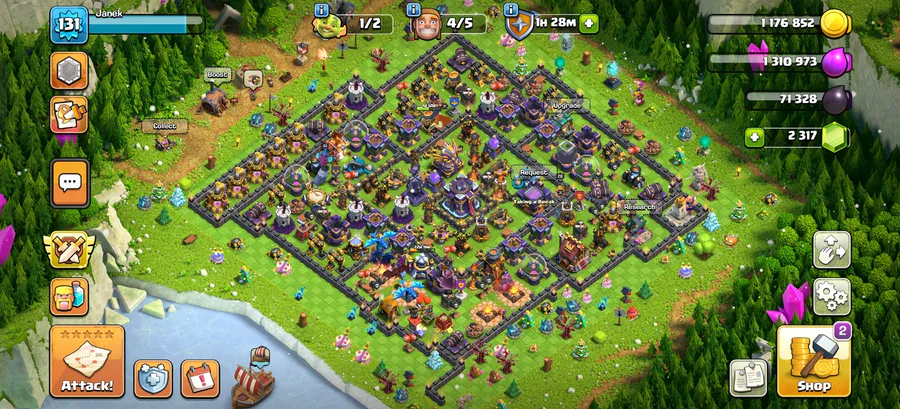This screenshot has width=900, height=409.
Task: Open the village layout editor button
Action: coord(831,250)
